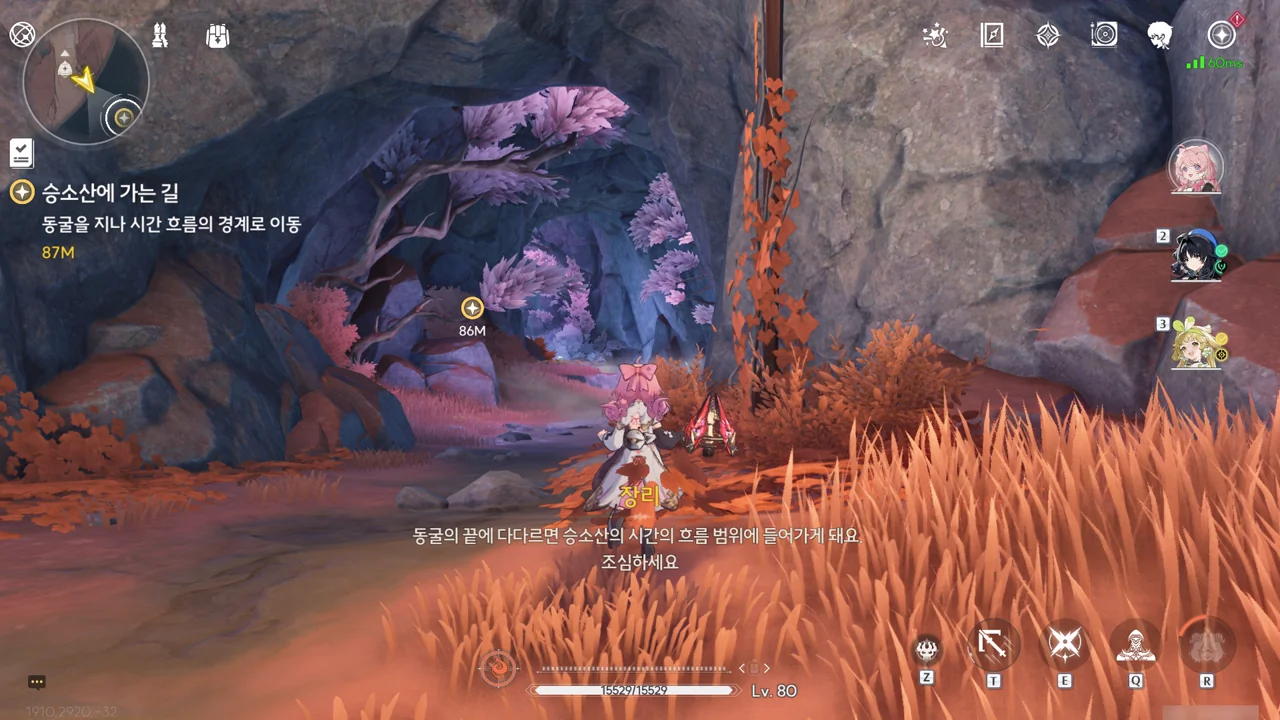
Task: Open the chess-piece team icon
Action: [x=160, y=36]
